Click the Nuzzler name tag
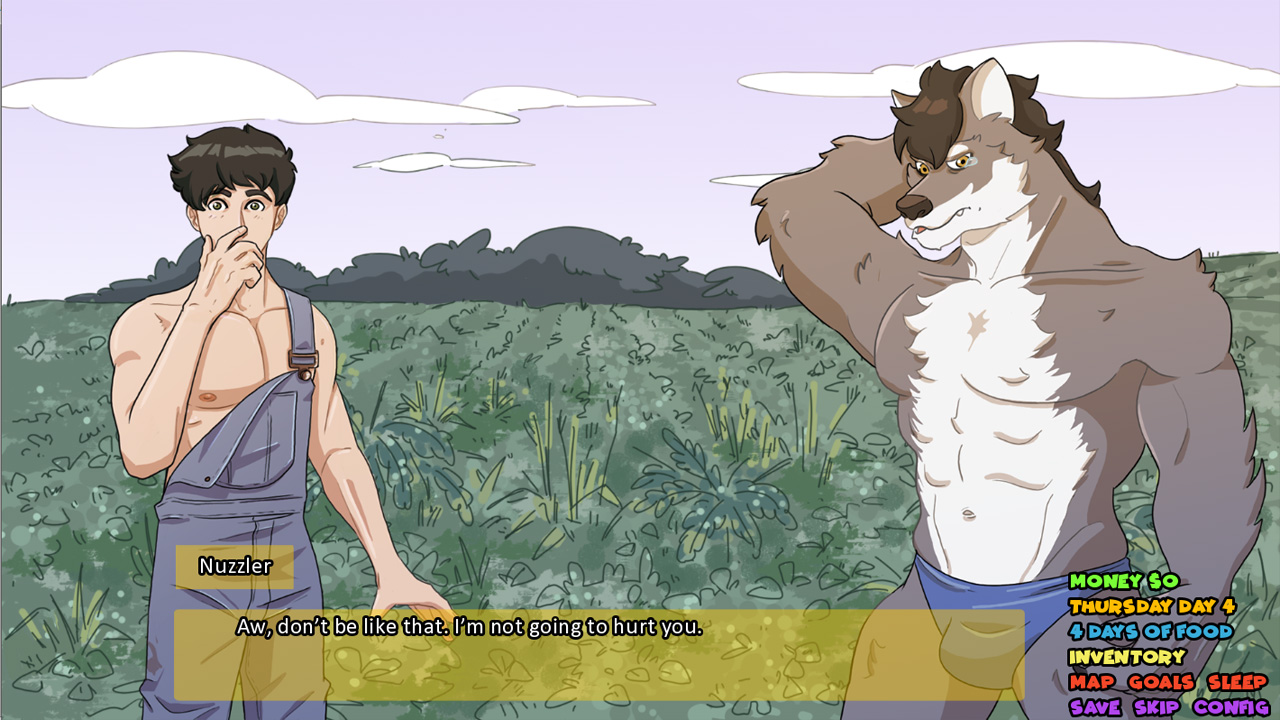Viewport: 1280px width, 720px height. (x=235, y=567)
